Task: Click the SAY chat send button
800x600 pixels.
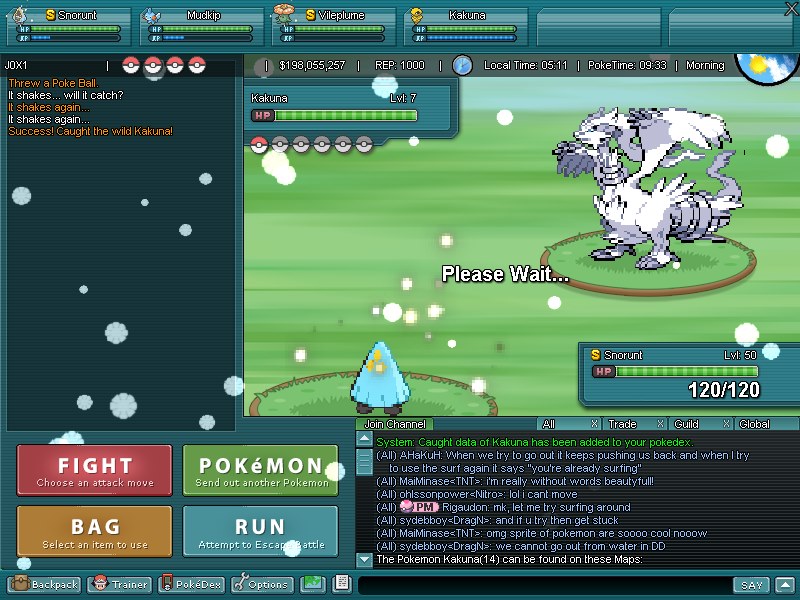Action: click(750, 585)
